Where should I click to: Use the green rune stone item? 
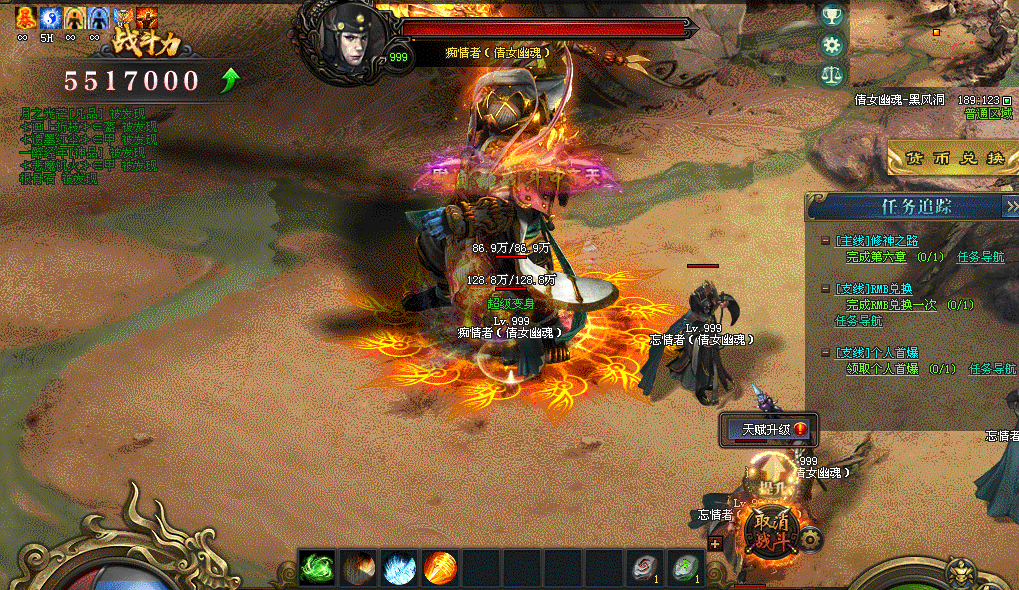(686, 568)
